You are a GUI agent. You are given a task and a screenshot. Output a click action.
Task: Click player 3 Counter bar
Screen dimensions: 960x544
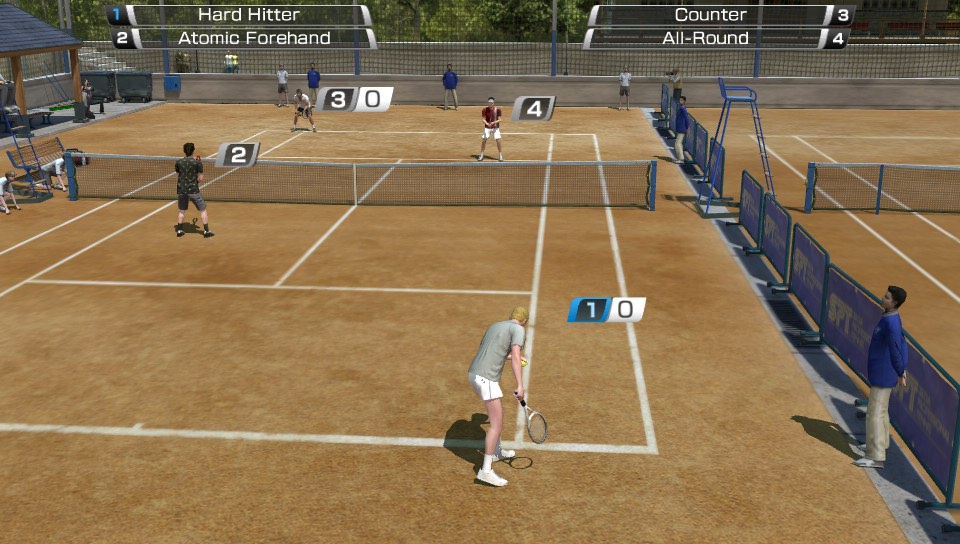point(720,15)
